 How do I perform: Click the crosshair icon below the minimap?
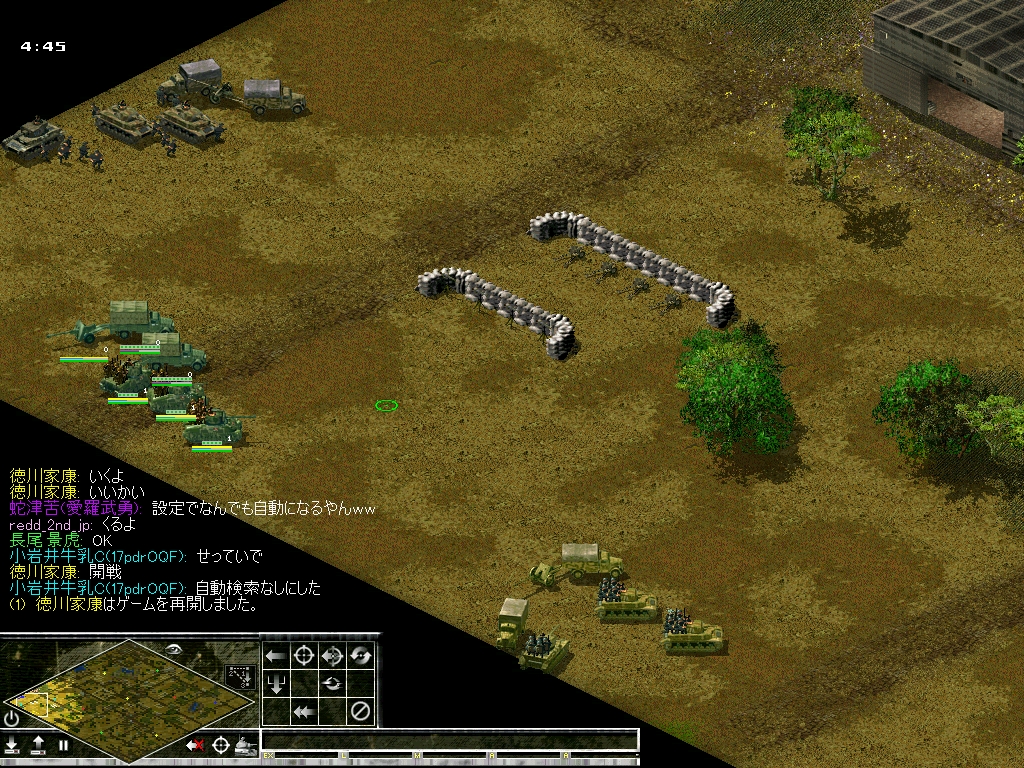click(x=220, y=745)
